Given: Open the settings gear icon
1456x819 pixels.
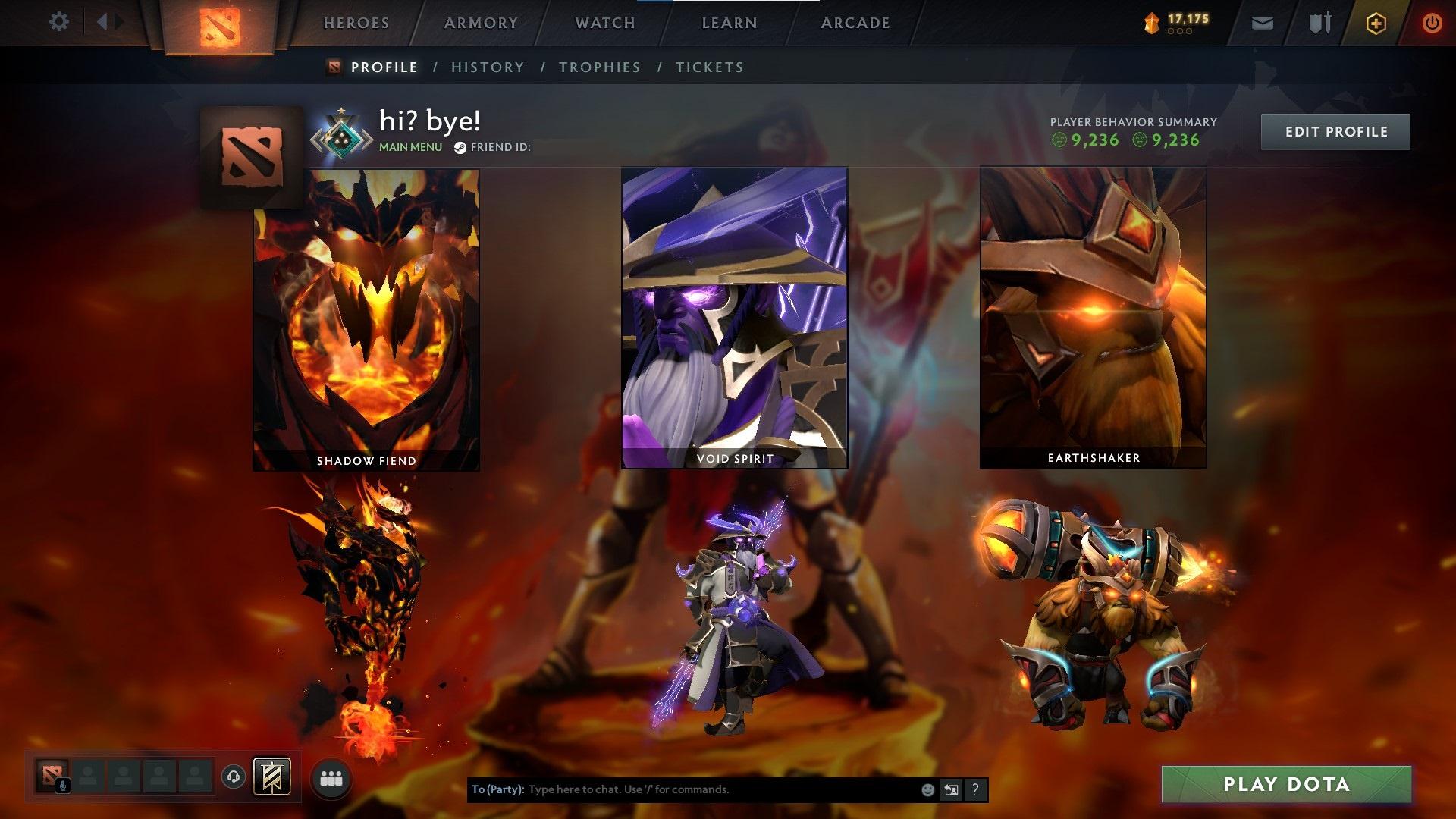Looking at the screenshot, I should pyautogui.click(x=59, y=22).
